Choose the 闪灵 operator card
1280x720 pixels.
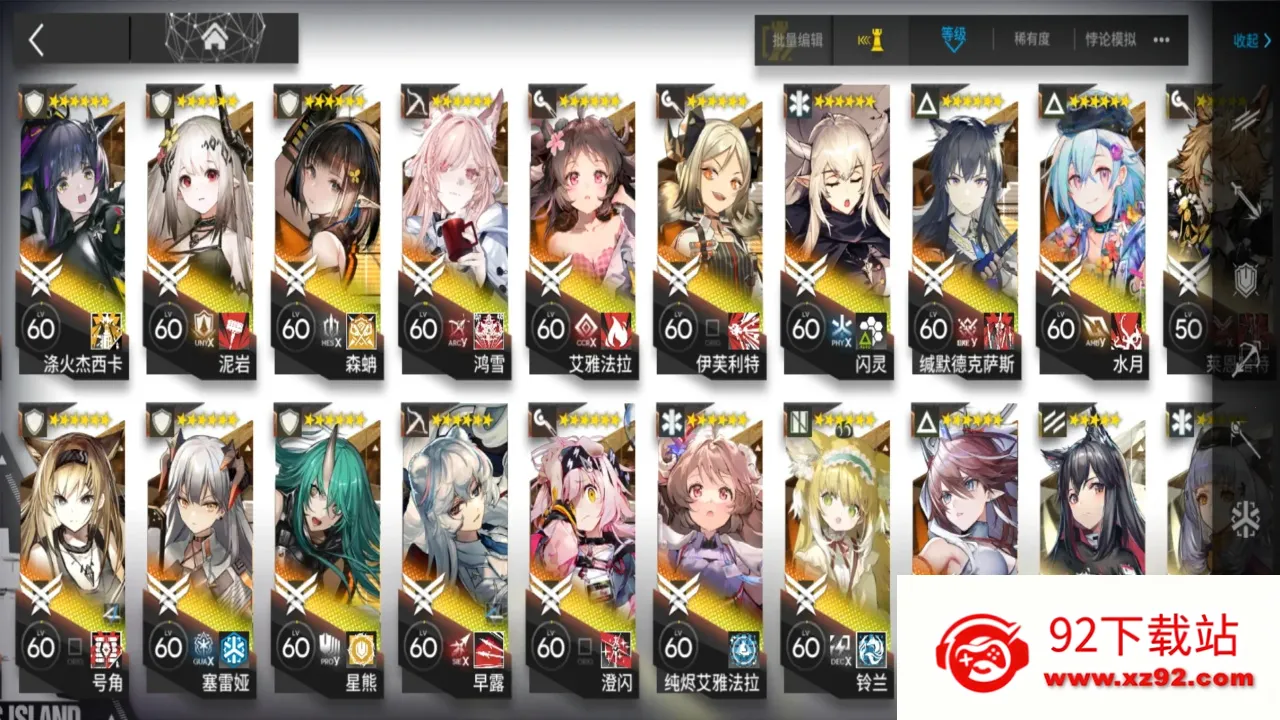coord(838,230)
